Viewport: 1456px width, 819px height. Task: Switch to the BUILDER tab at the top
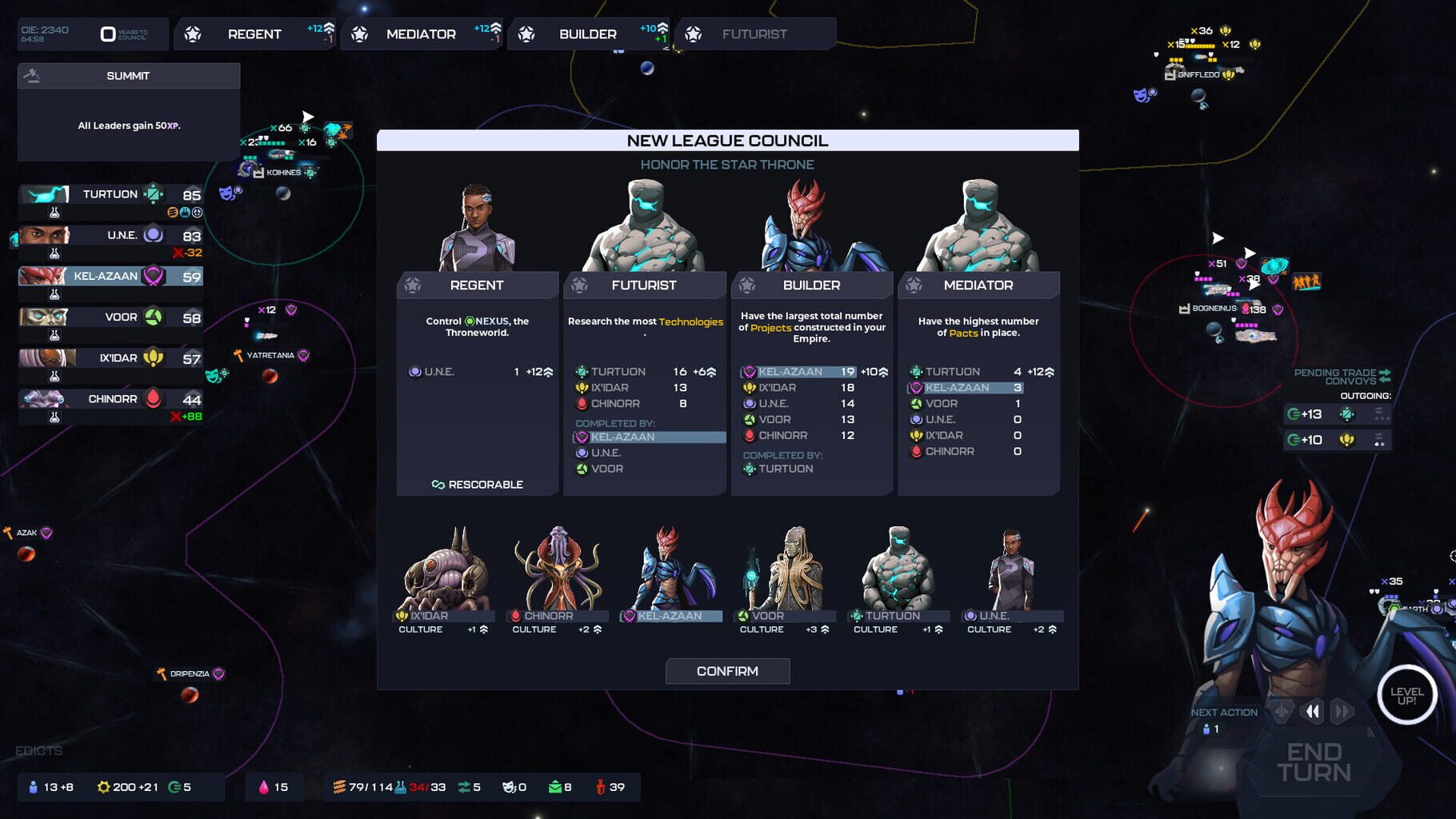tap(586, 34)
